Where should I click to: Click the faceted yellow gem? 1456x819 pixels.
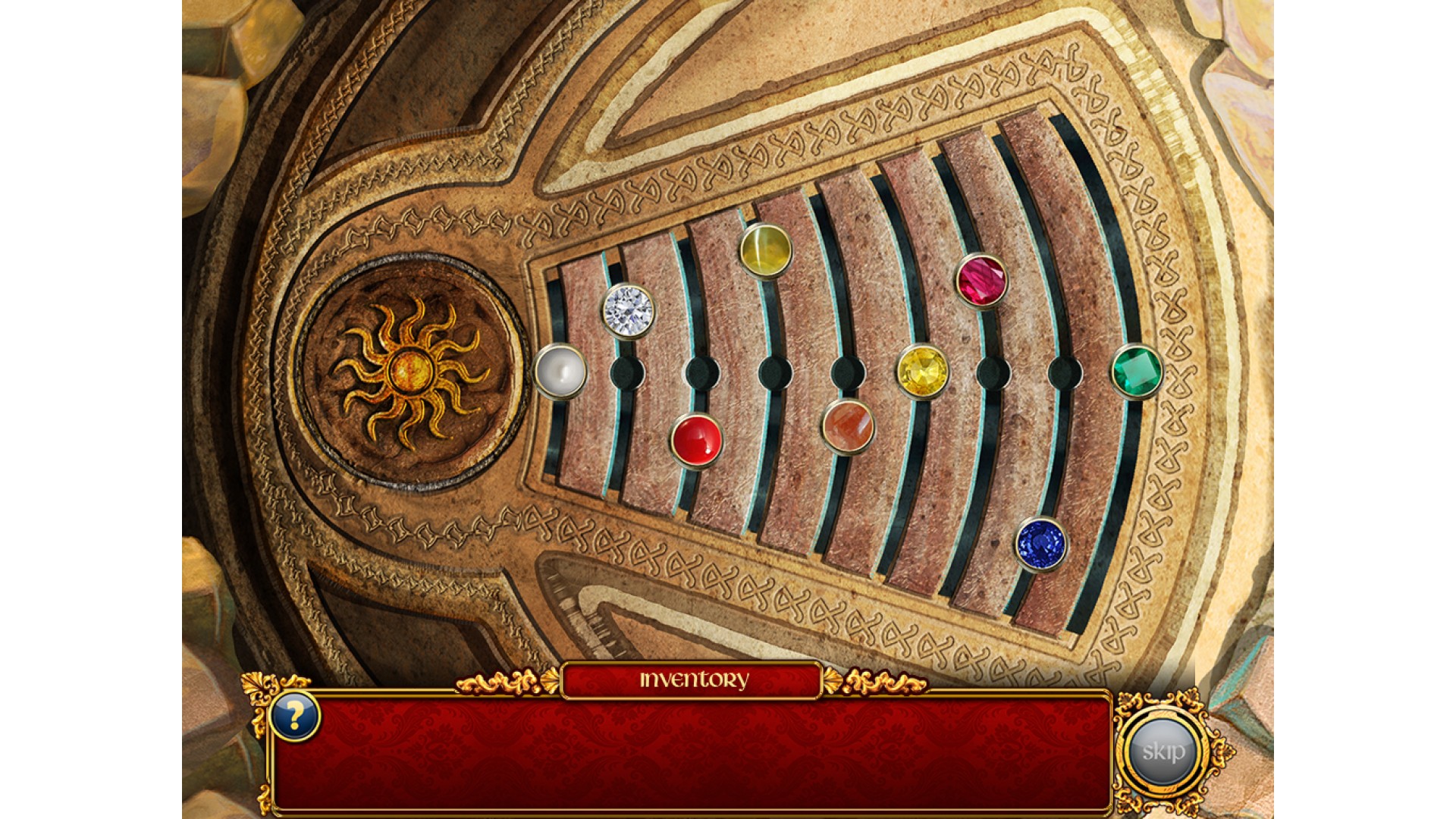[922, 371]
